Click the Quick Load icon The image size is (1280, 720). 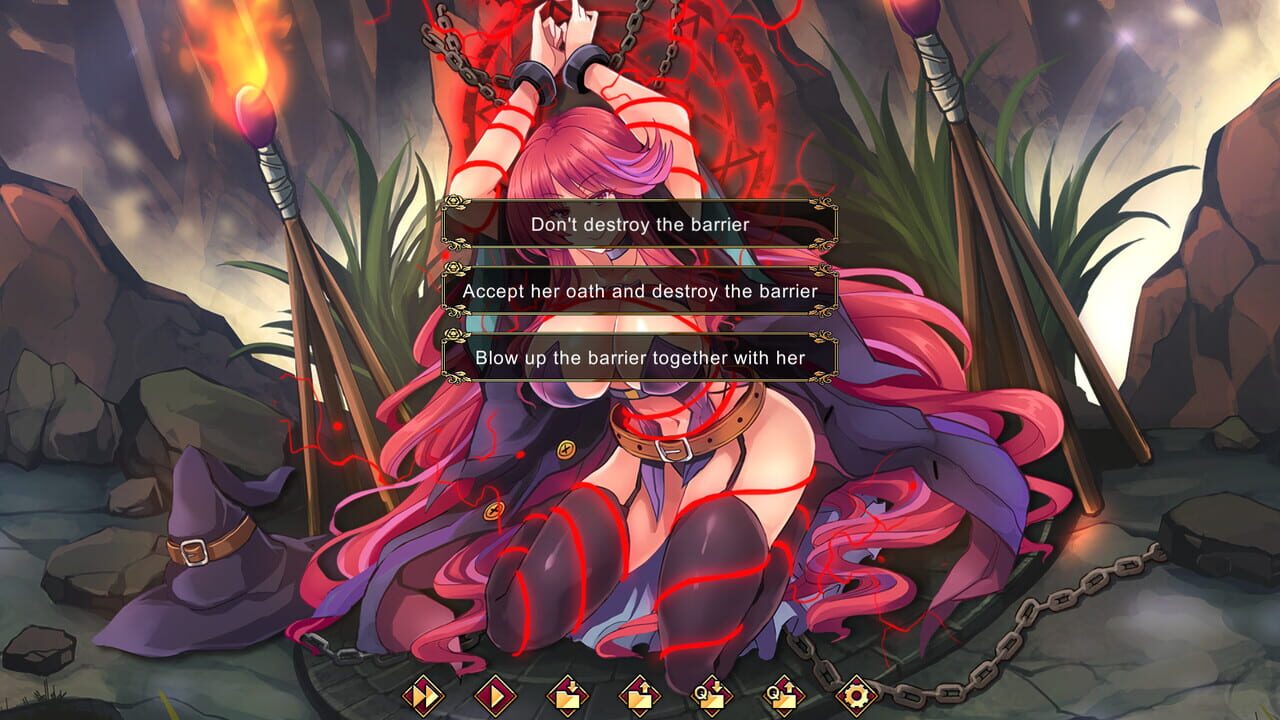(783, 695)
